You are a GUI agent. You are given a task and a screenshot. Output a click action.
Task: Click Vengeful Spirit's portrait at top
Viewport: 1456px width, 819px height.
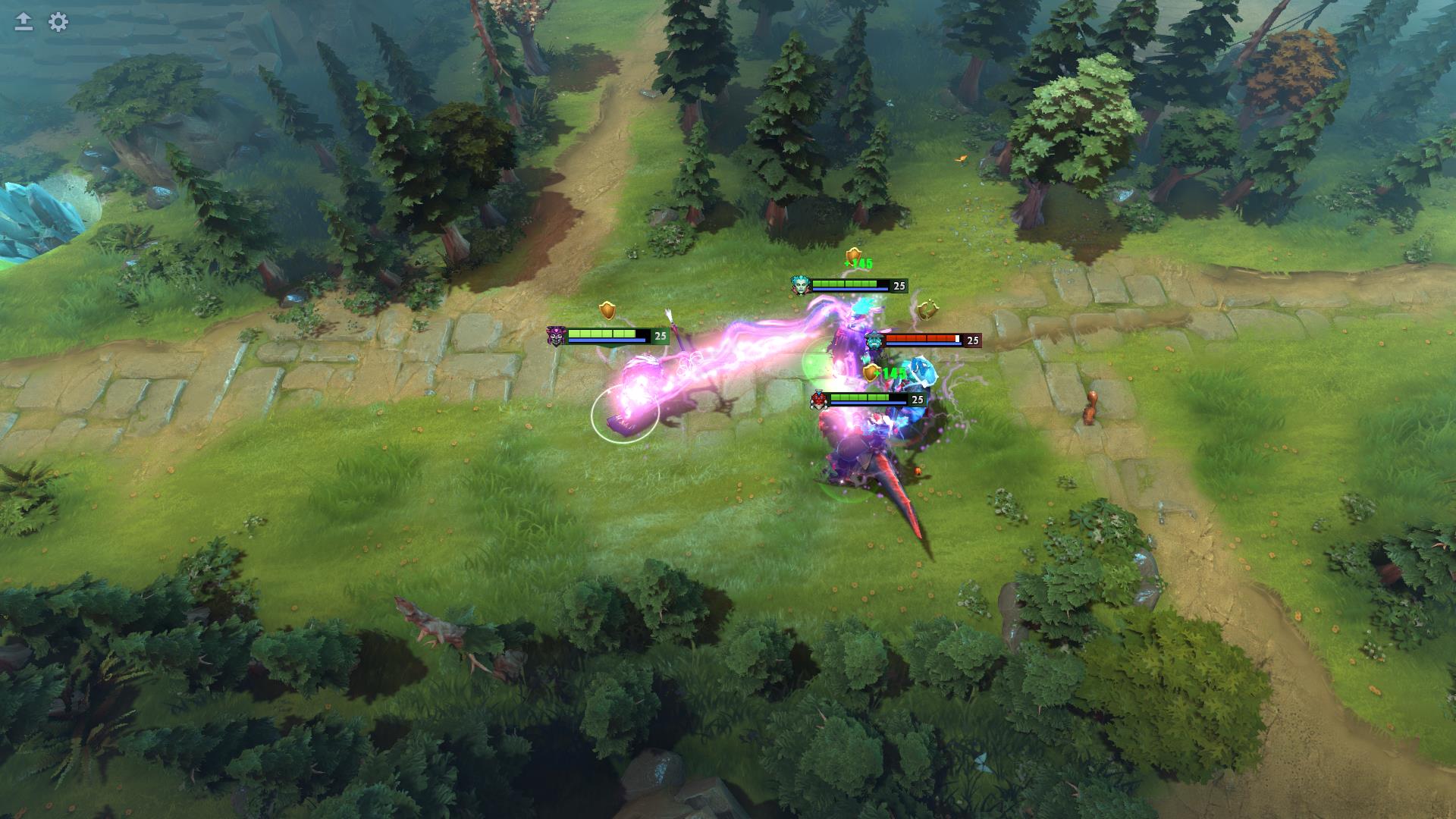[x=800, y=284]
